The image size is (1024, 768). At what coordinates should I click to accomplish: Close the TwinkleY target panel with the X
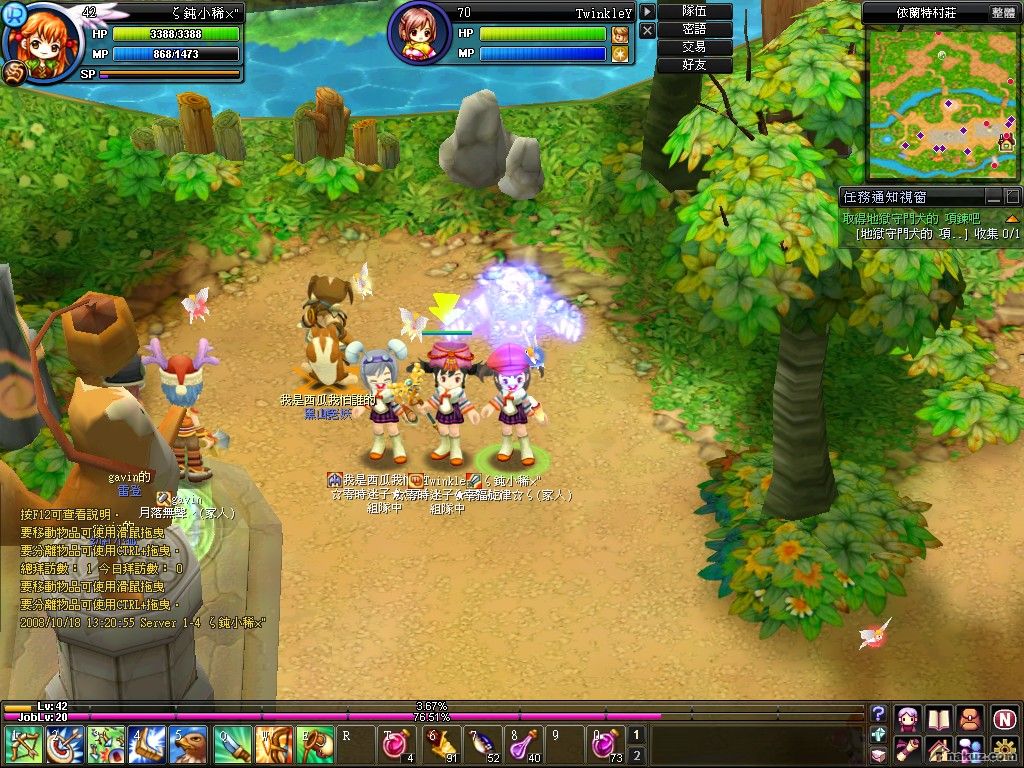click(x=648, y=31)
